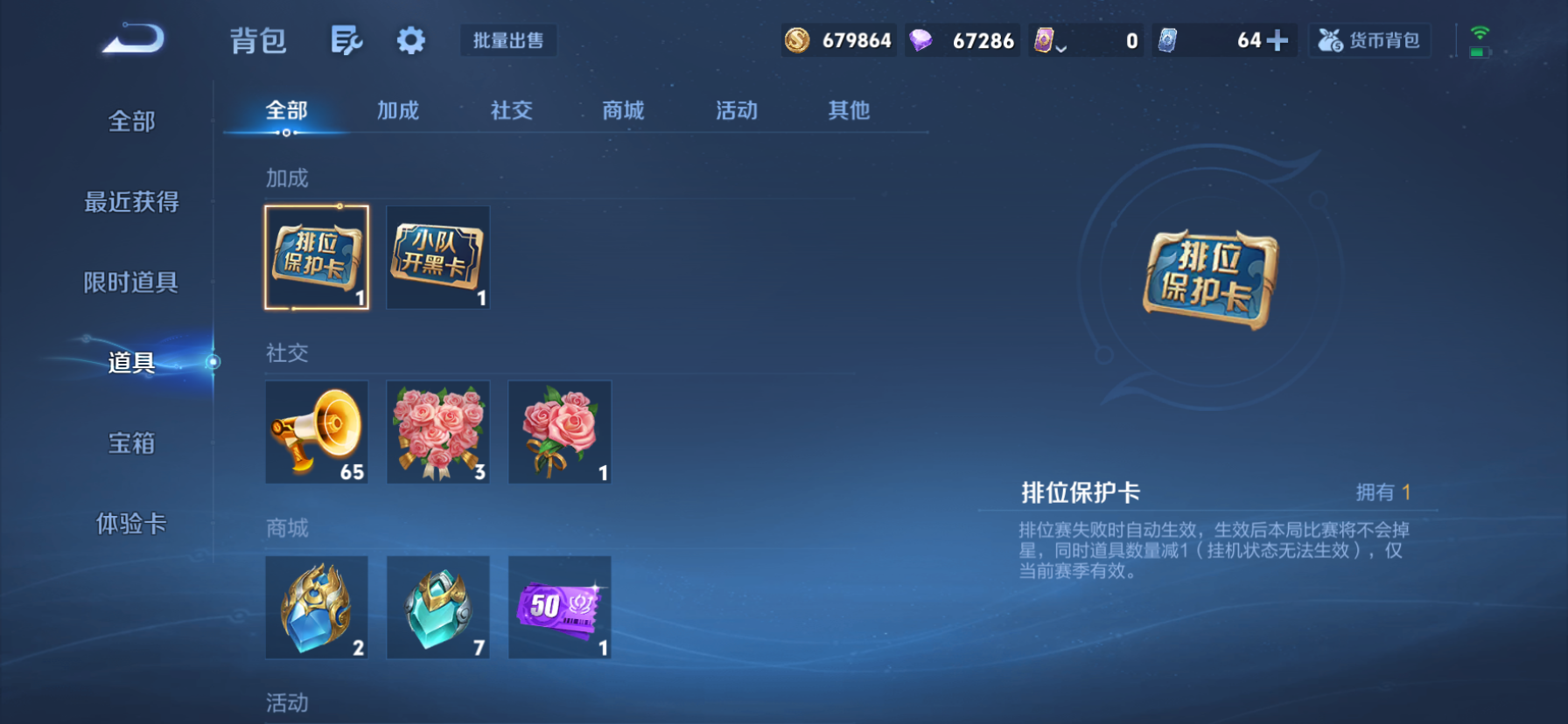
Task: Click the golden megaphone item with count 65
Action: pyautogui.click(x=317, y=431)
